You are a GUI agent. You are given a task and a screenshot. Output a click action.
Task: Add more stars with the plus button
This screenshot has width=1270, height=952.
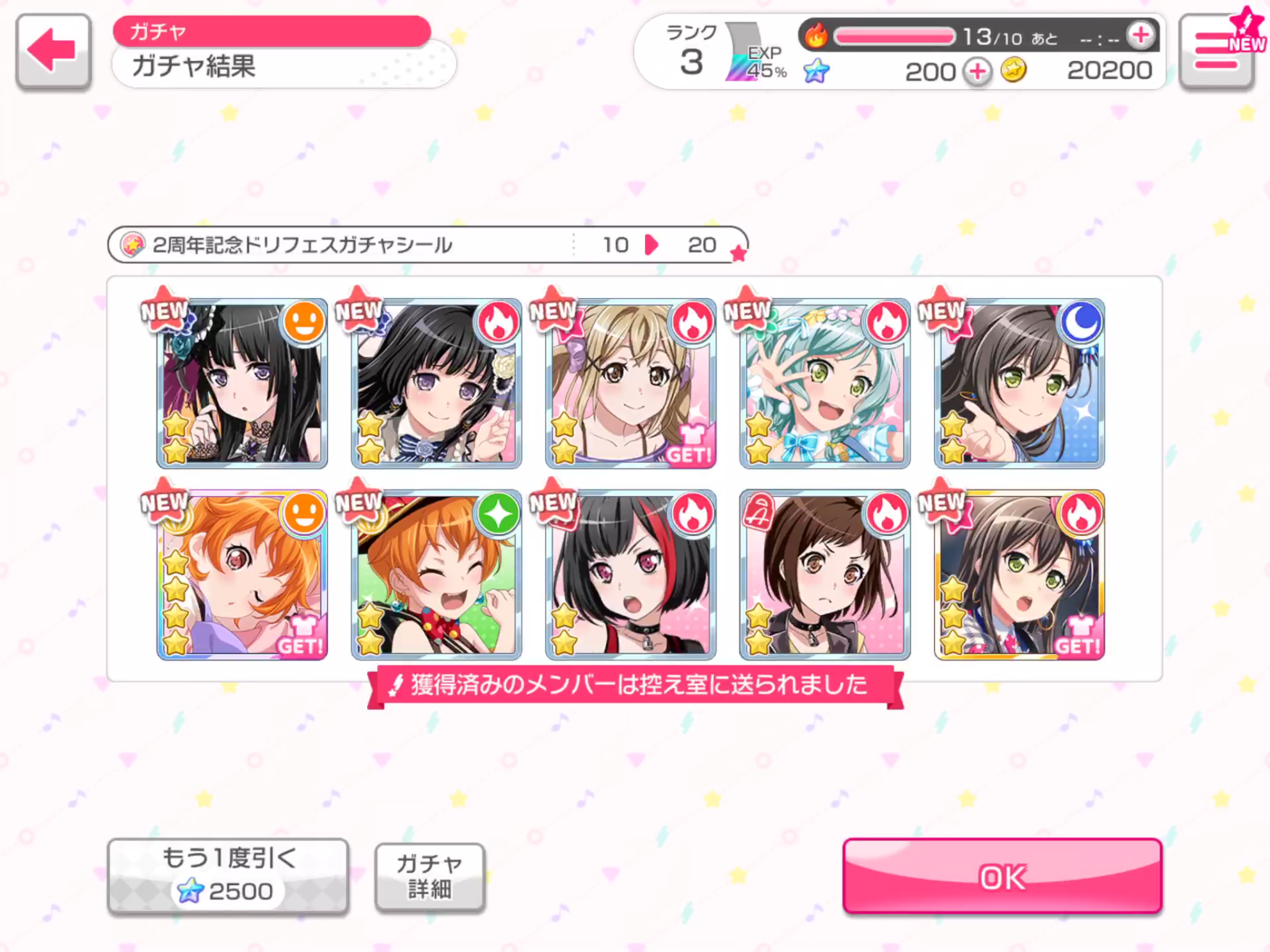(x=977, y=72)
